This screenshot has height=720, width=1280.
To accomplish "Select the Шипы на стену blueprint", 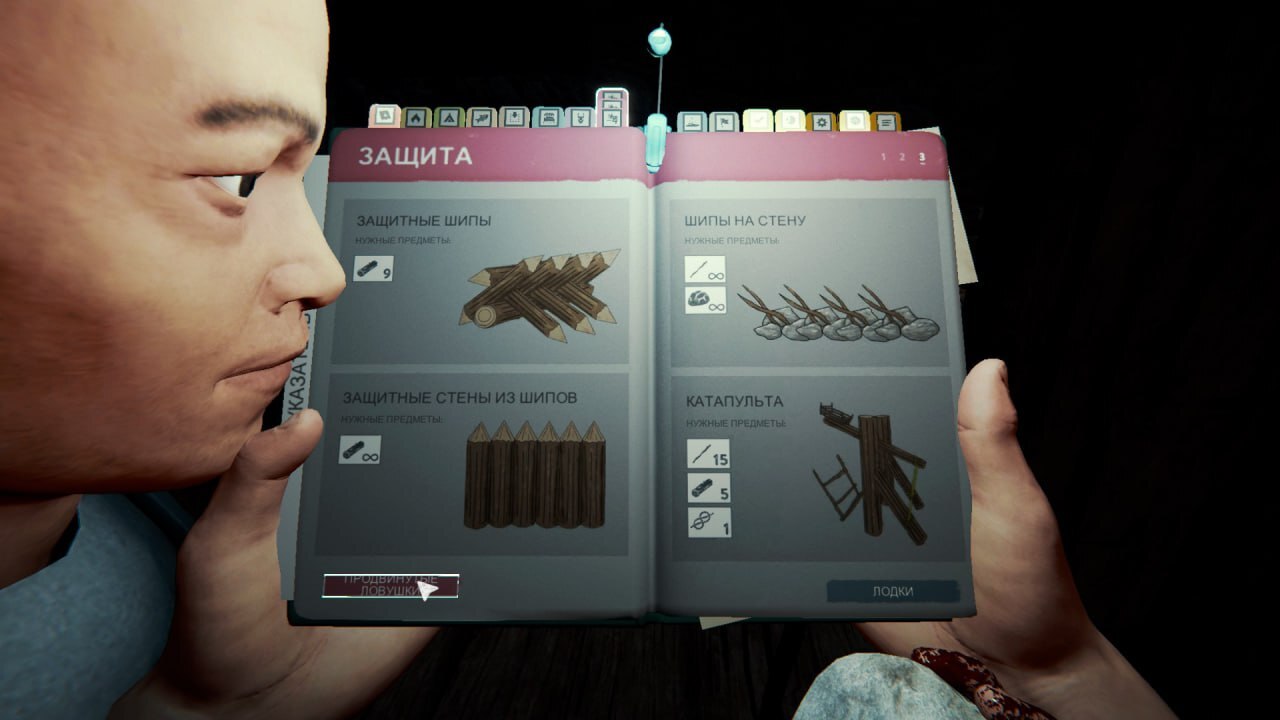I will (808, 278).
